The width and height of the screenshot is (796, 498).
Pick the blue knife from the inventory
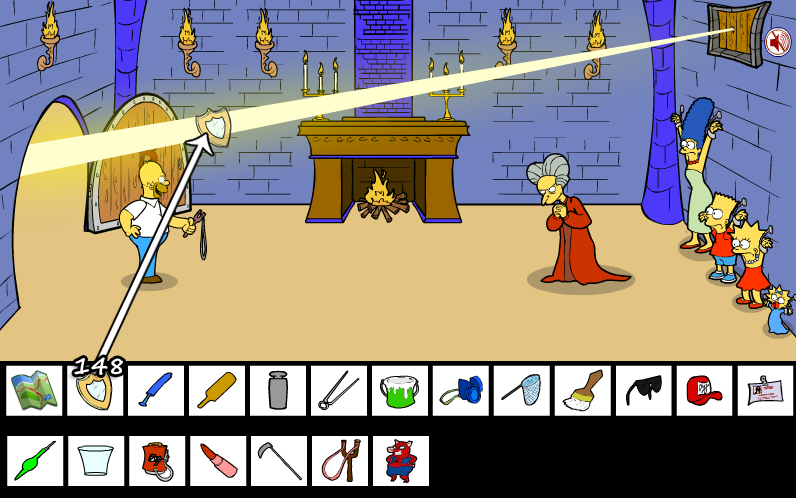click(x=156, y=391)
